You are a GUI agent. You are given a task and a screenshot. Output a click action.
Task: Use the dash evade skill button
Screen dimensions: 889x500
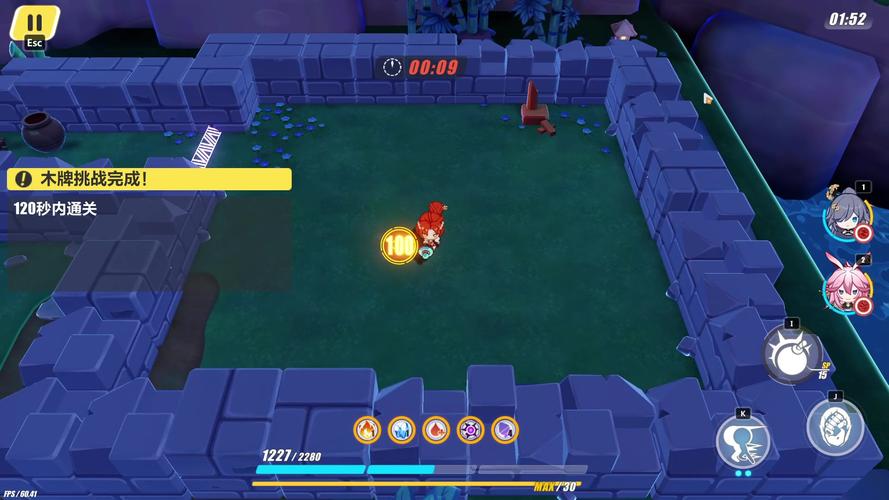(743, 439)
